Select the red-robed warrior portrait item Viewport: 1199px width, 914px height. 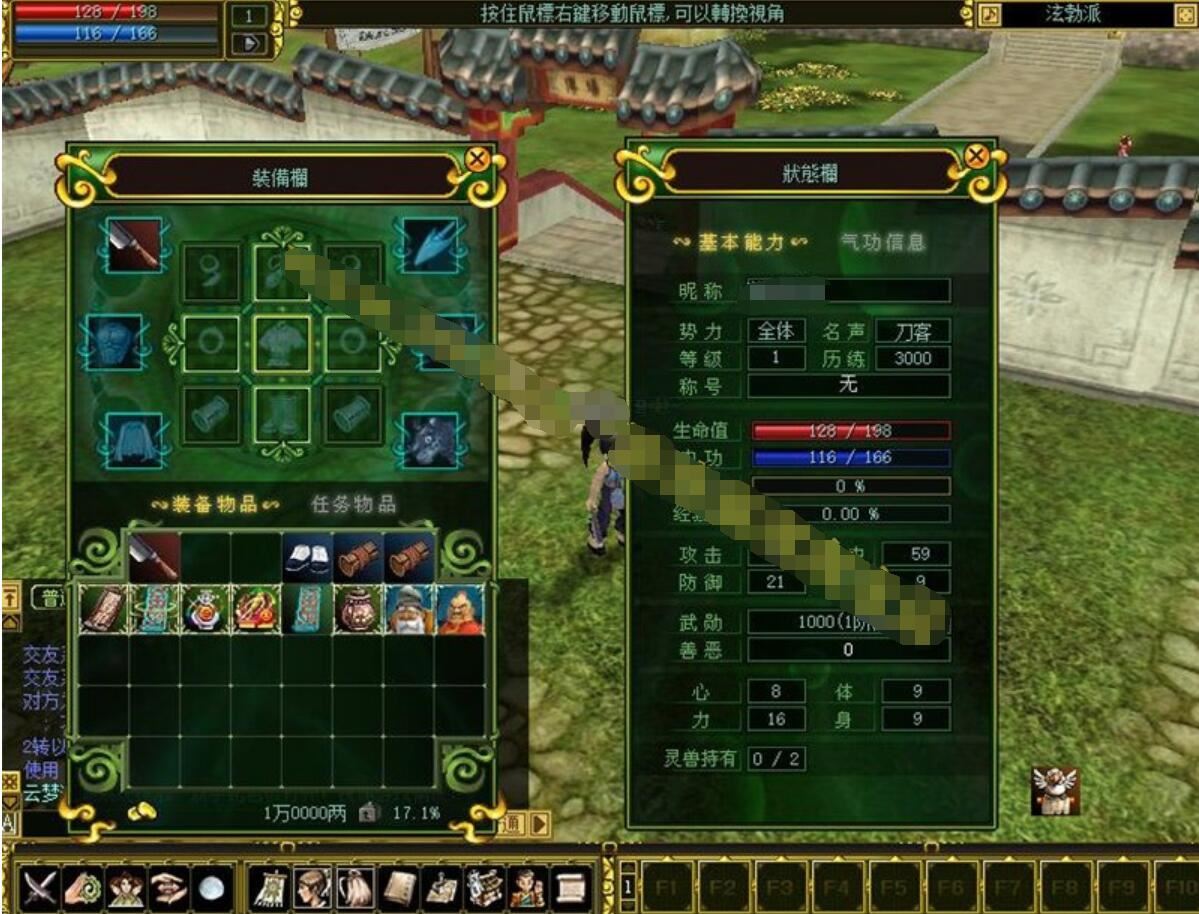pyautogui.click(x=460, y=609)
